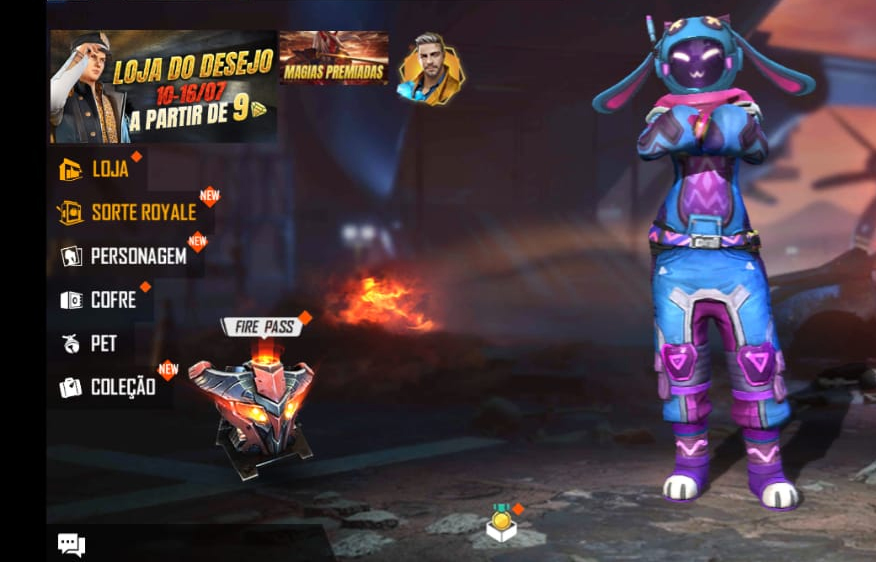
Task: Open the Personagem character menu
Action: pyautogui.click(x=125, y=256)
